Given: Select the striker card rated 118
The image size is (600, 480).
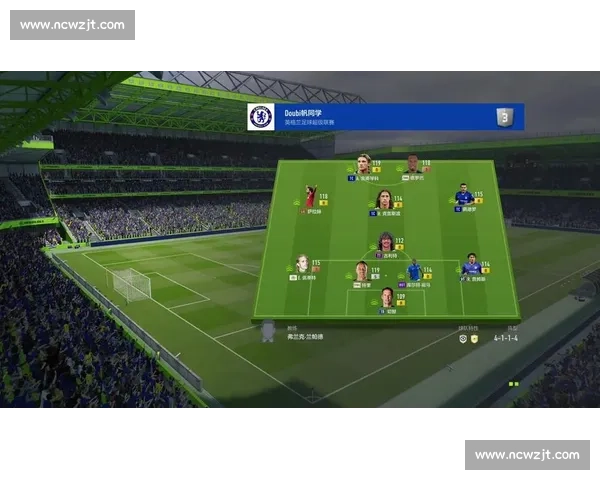Looking at the screenshot, I should 413,165.
